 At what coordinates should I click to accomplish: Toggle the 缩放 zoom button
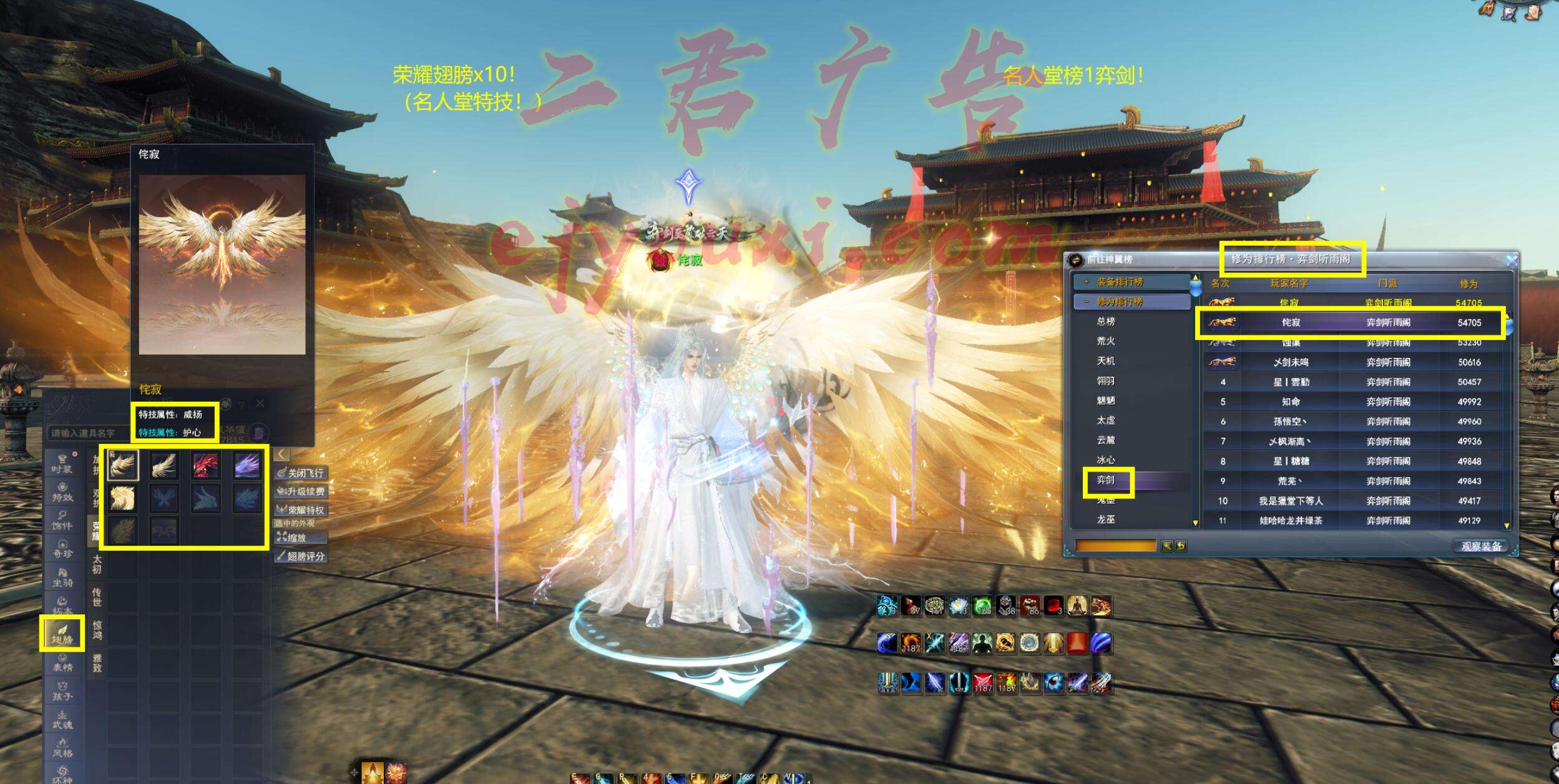[x=293, y=538]
